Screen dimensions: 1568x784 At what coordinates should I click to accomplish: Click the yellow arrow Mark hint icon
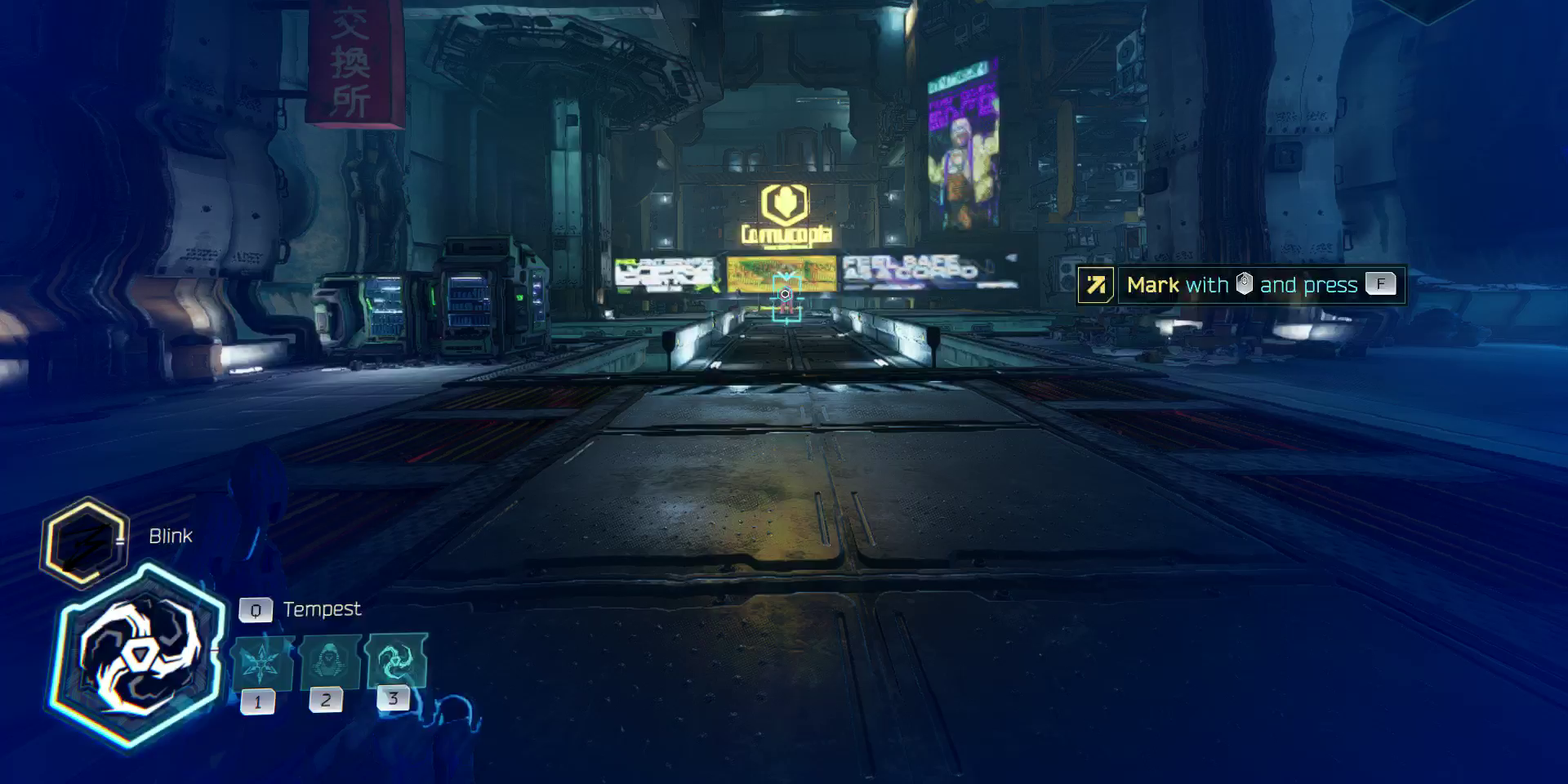[x=1096, y=285]
